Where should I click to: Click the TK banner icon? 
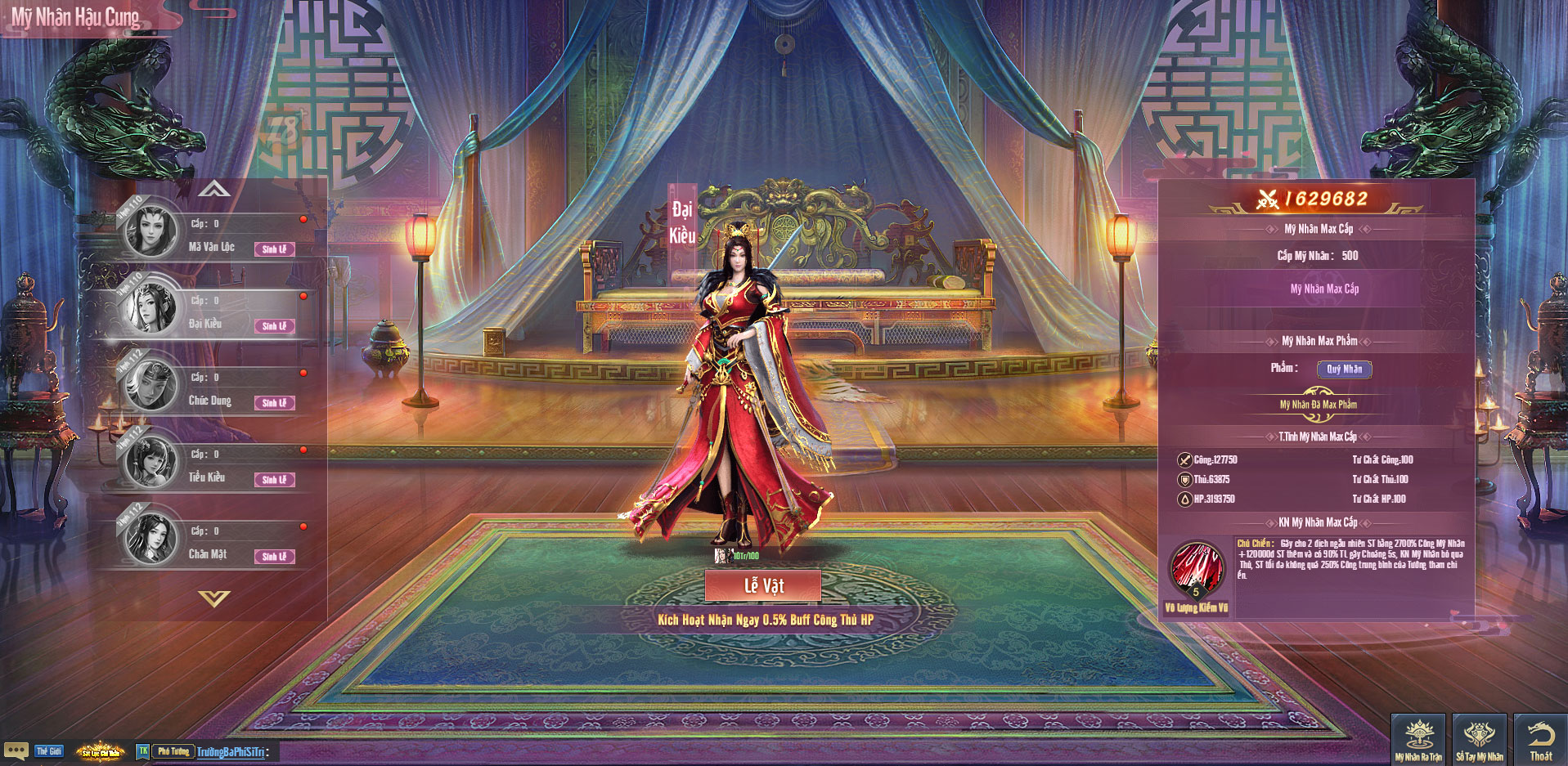pos(142,751)
